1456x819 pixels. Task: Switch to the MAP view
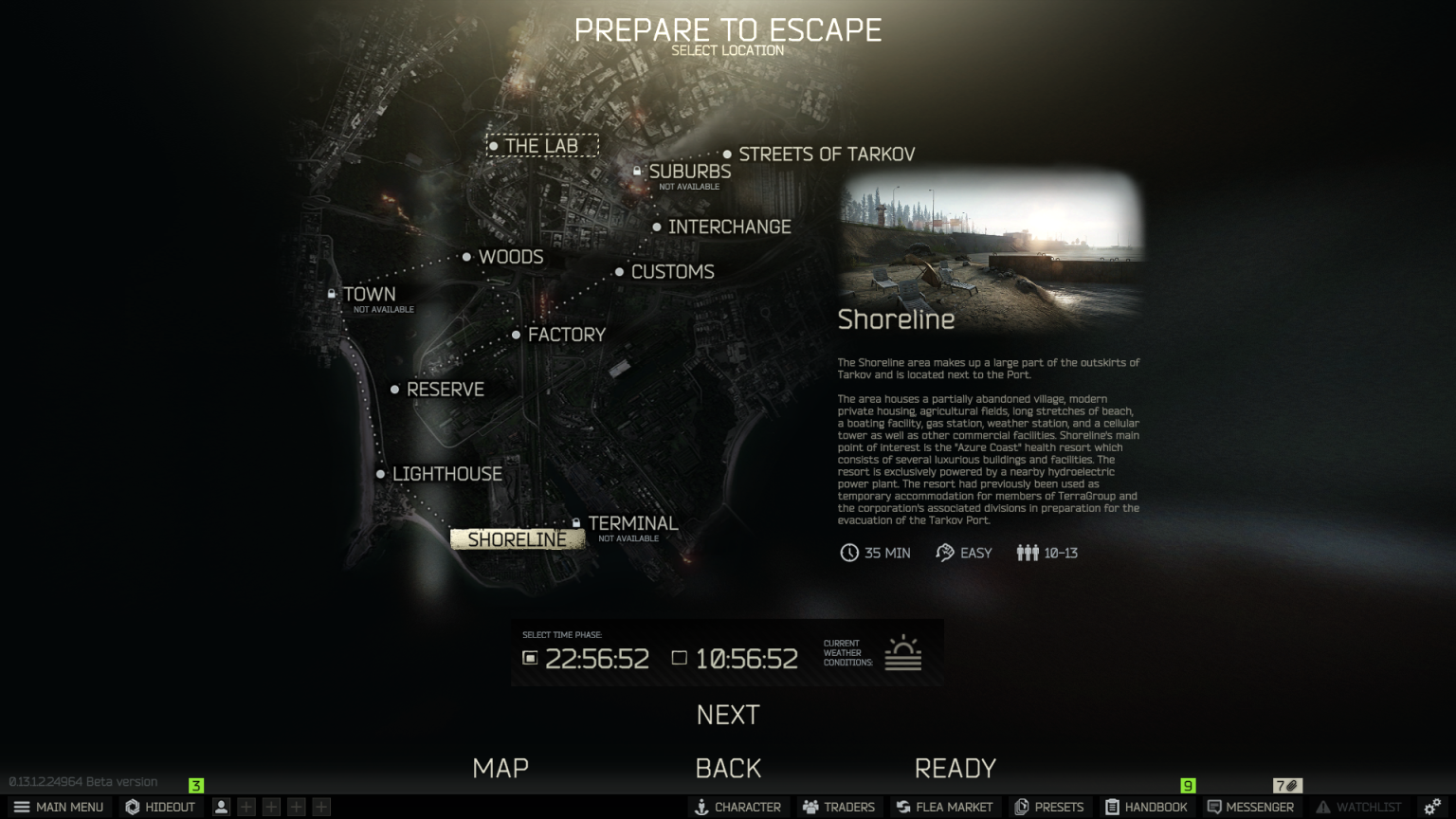[x=500, y=768]
